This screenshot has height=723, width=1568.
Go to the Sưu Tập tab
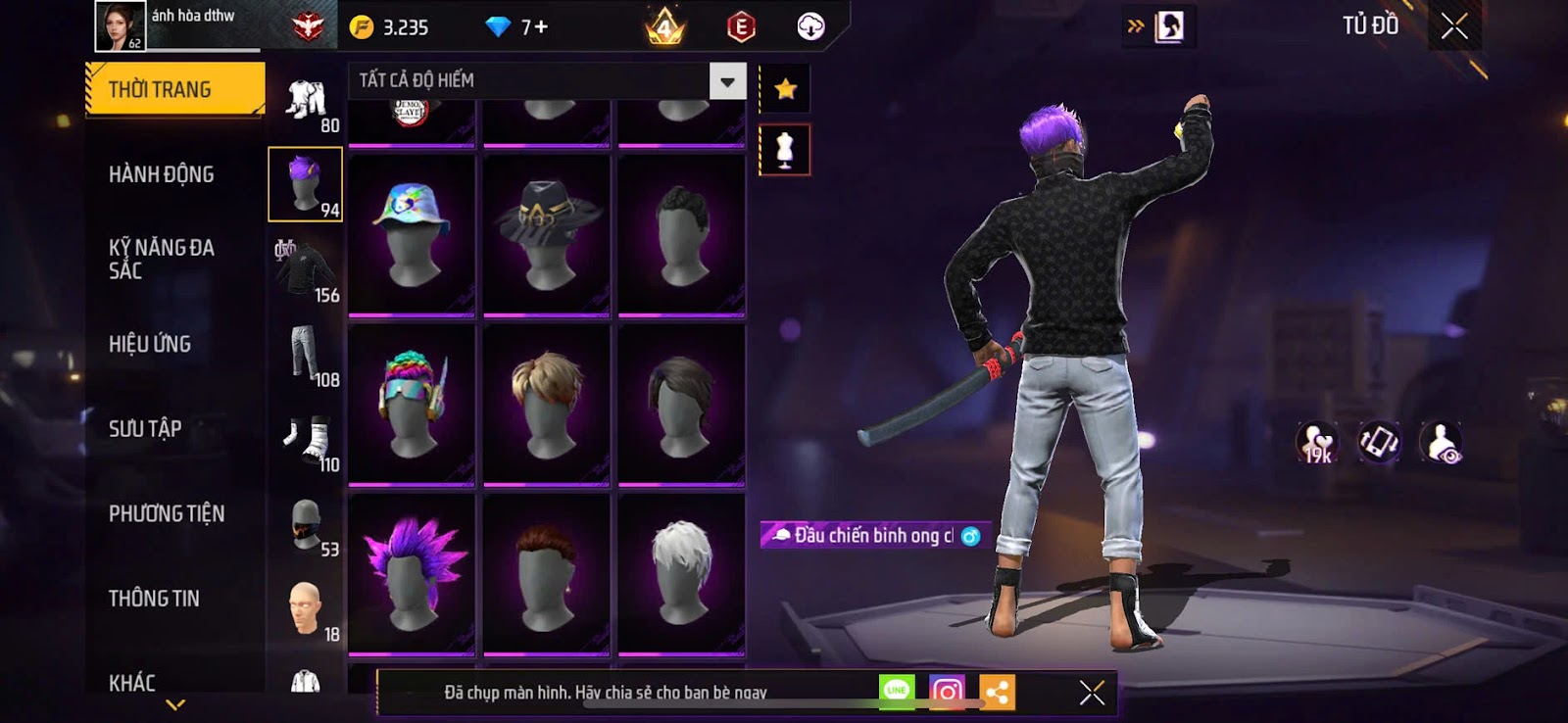pyautogui.click(x=145, y=428)
